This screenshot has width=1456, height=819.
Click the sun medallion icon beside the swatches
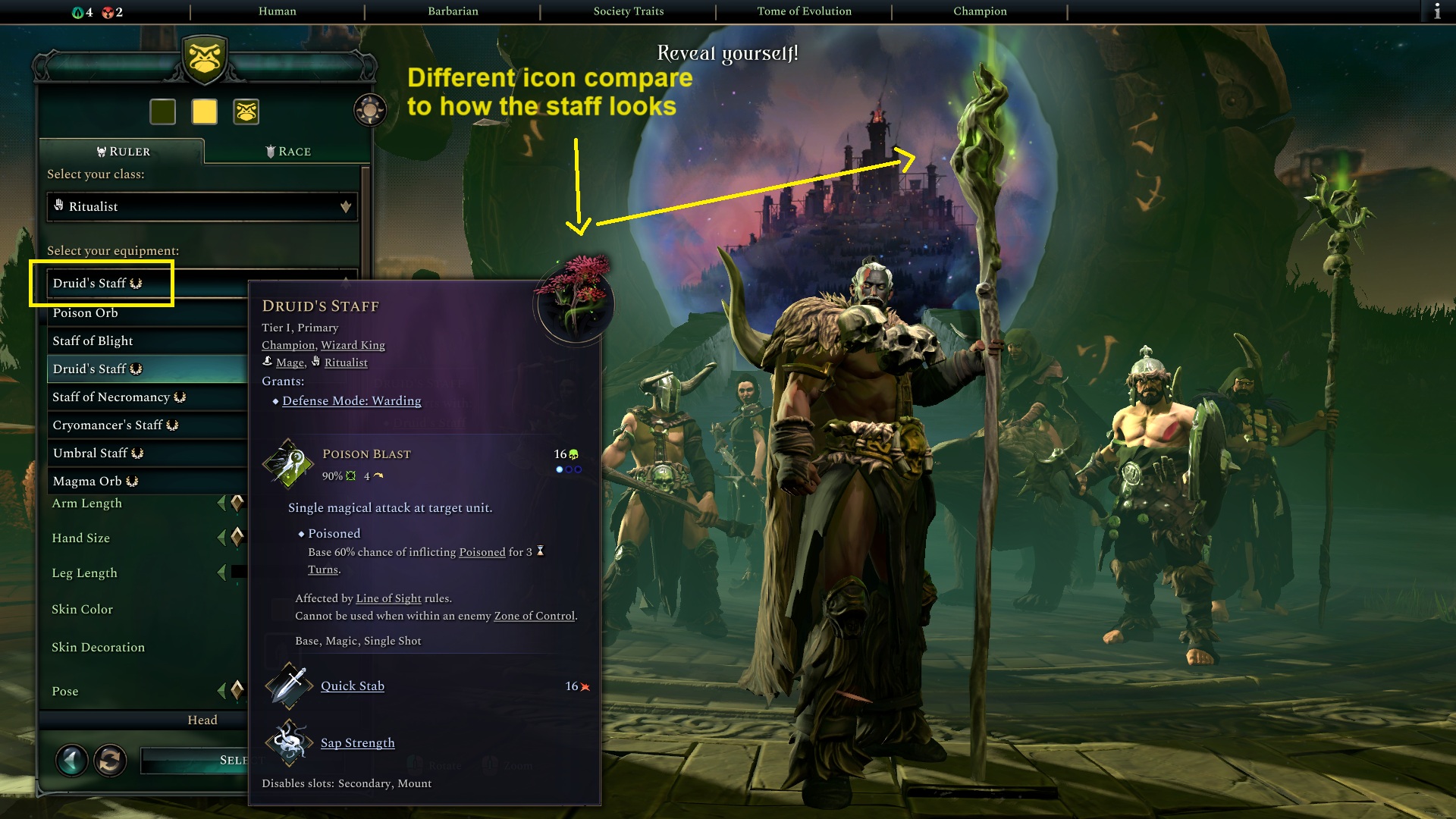[x=369, y=110]
